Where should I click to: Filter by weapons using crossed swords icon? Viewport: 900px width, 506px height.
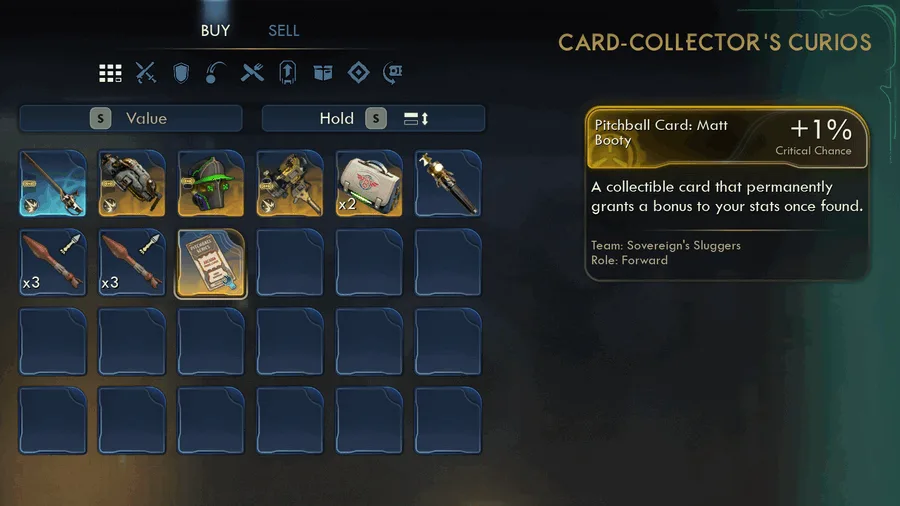tap(146, 73)
